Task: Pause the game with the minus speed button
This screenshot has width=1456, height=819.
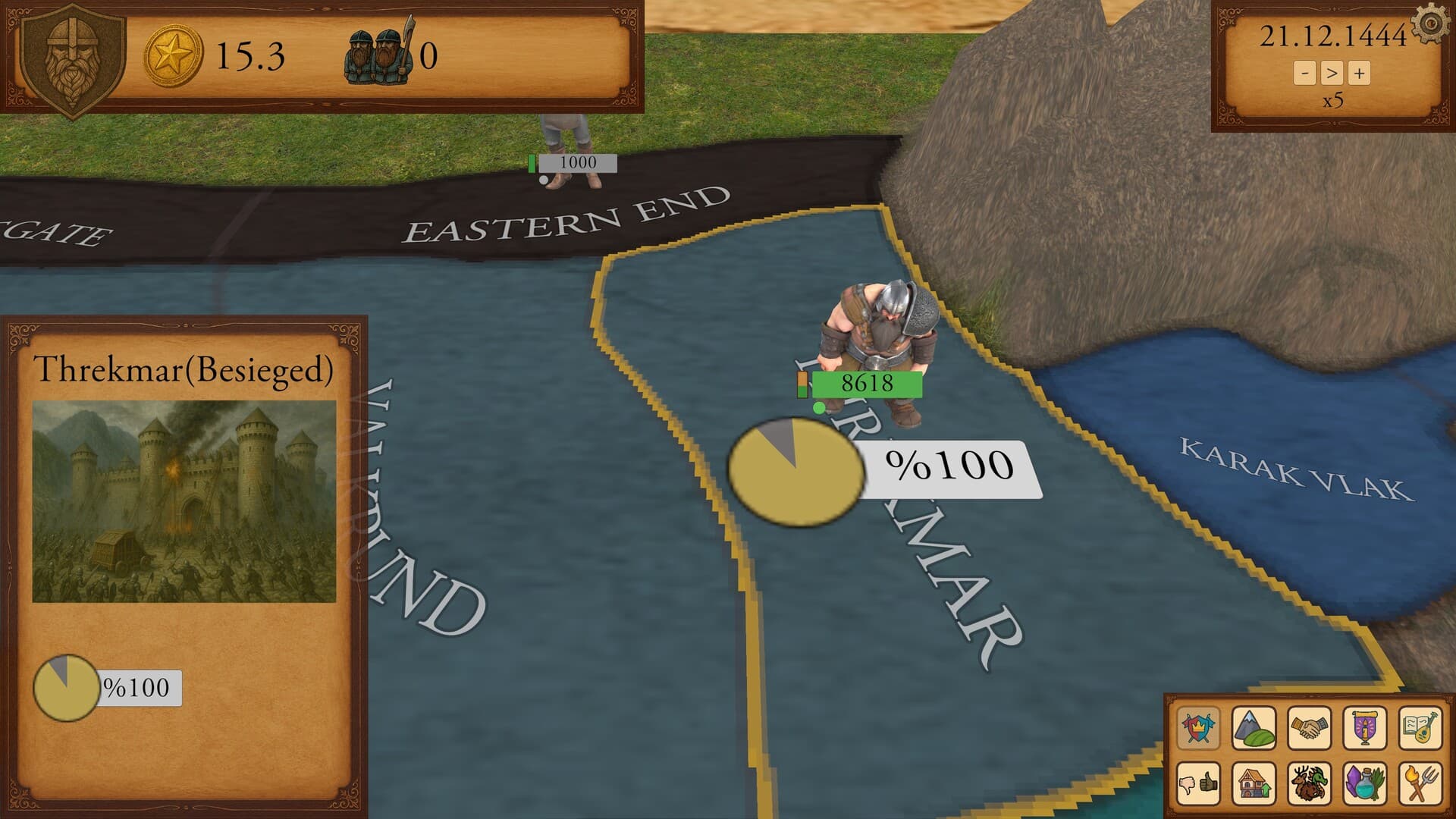Action: click(1306, 74)
